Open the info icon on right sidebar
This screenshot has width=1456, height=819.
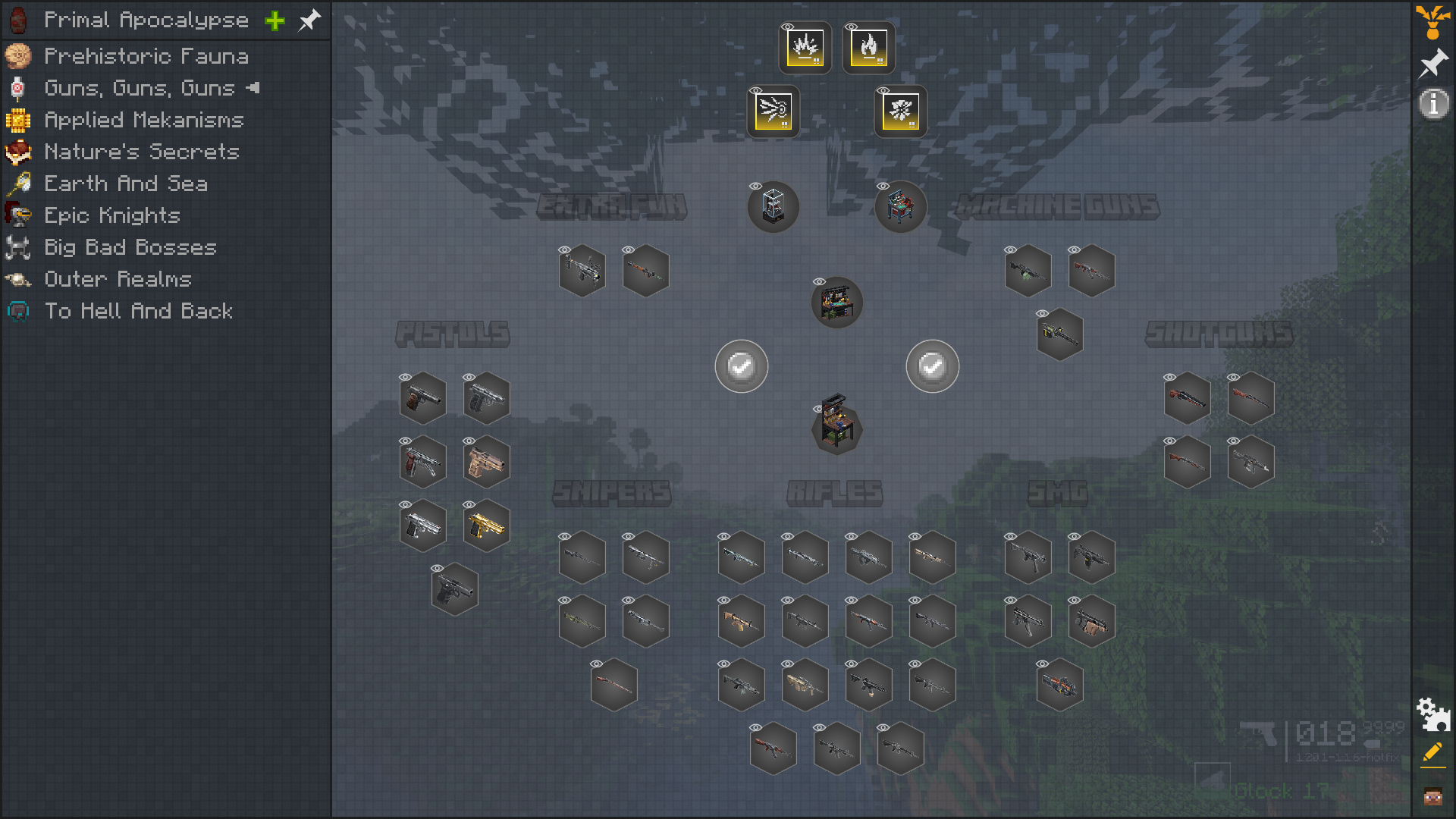(x=1432, y=105)
